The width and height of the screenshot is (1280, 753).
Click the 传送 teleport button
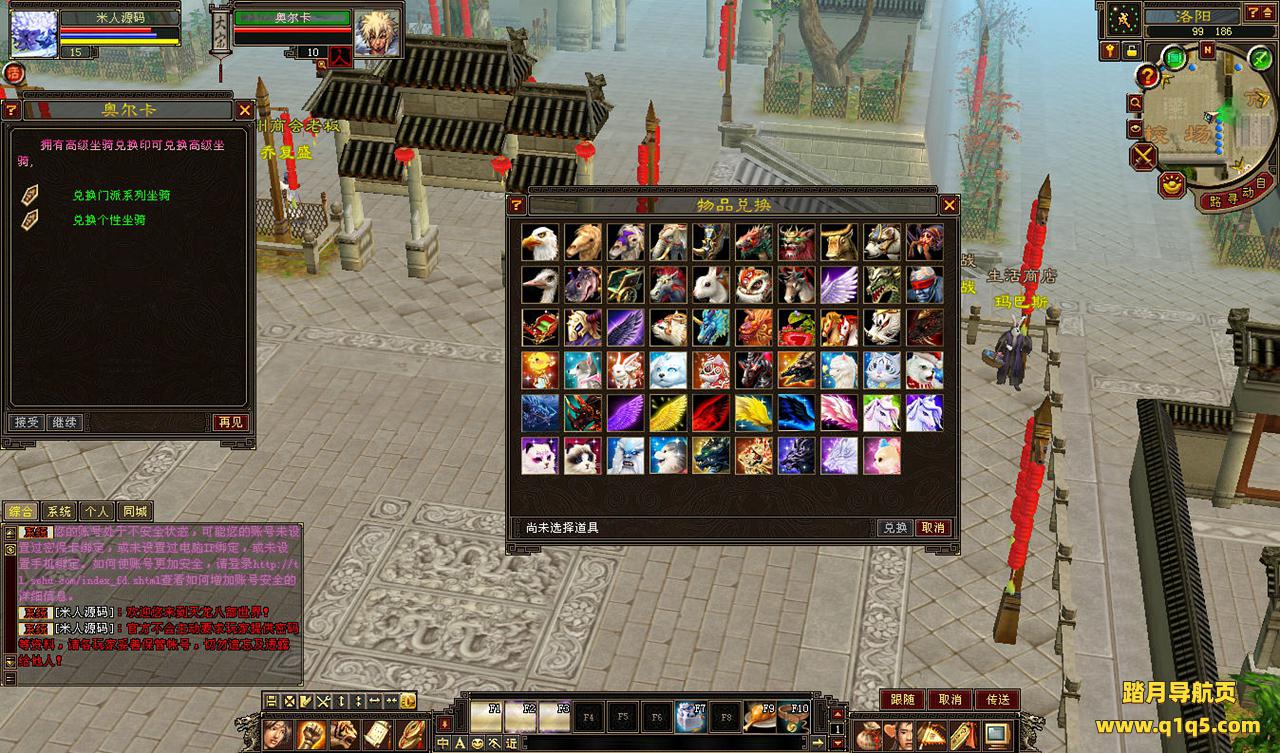click(998, 700)
